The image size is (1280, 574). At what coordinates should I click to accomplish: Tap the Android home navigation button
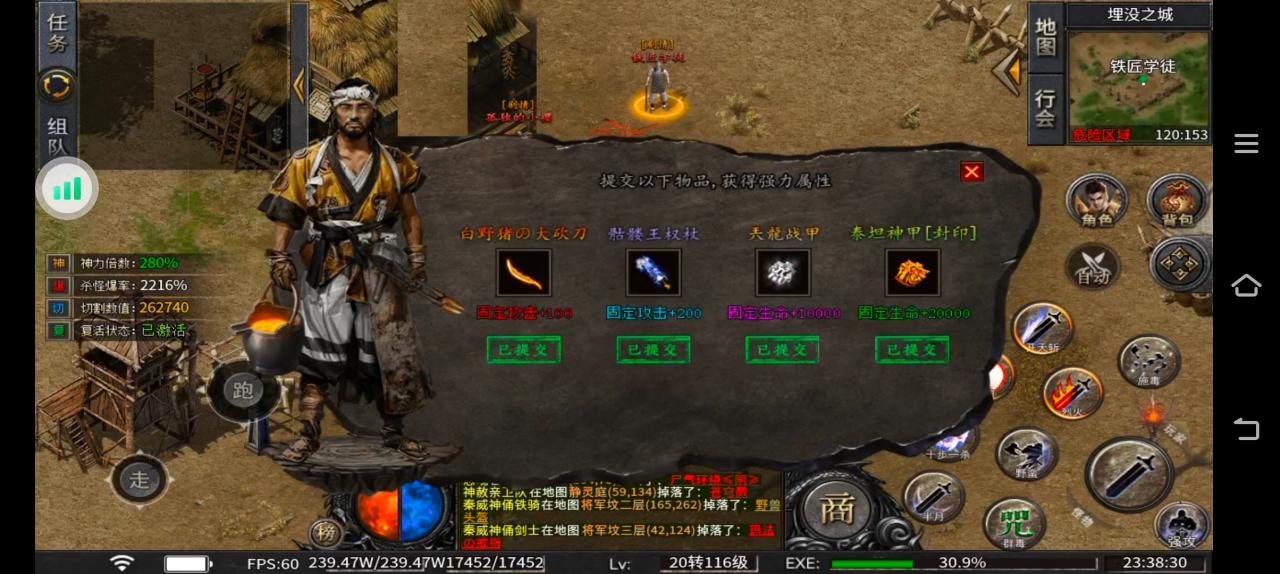[1246, 286]
